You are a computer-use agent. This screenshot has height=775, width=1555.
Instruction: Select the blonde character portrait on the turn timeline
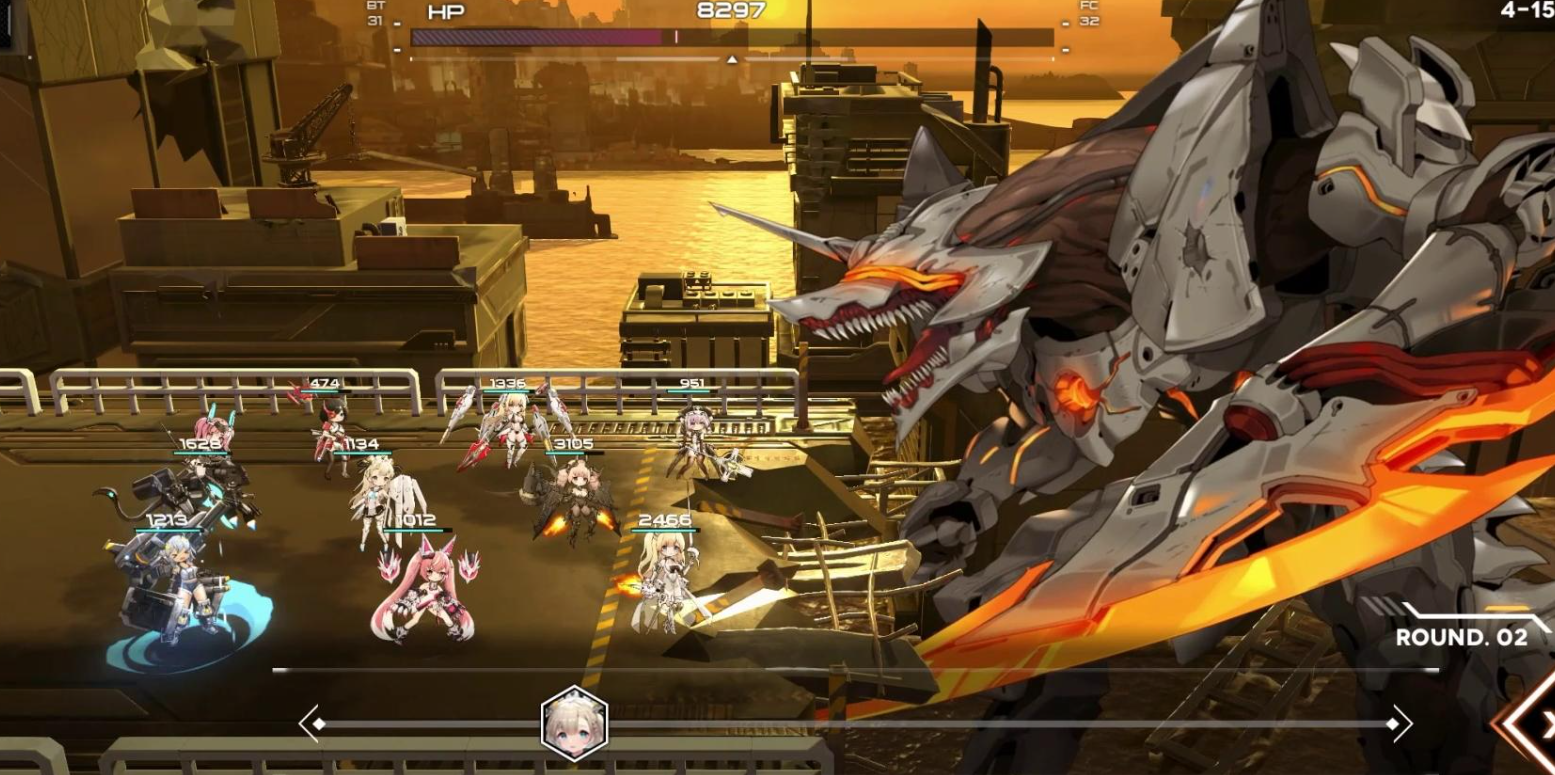click(574, 724)
